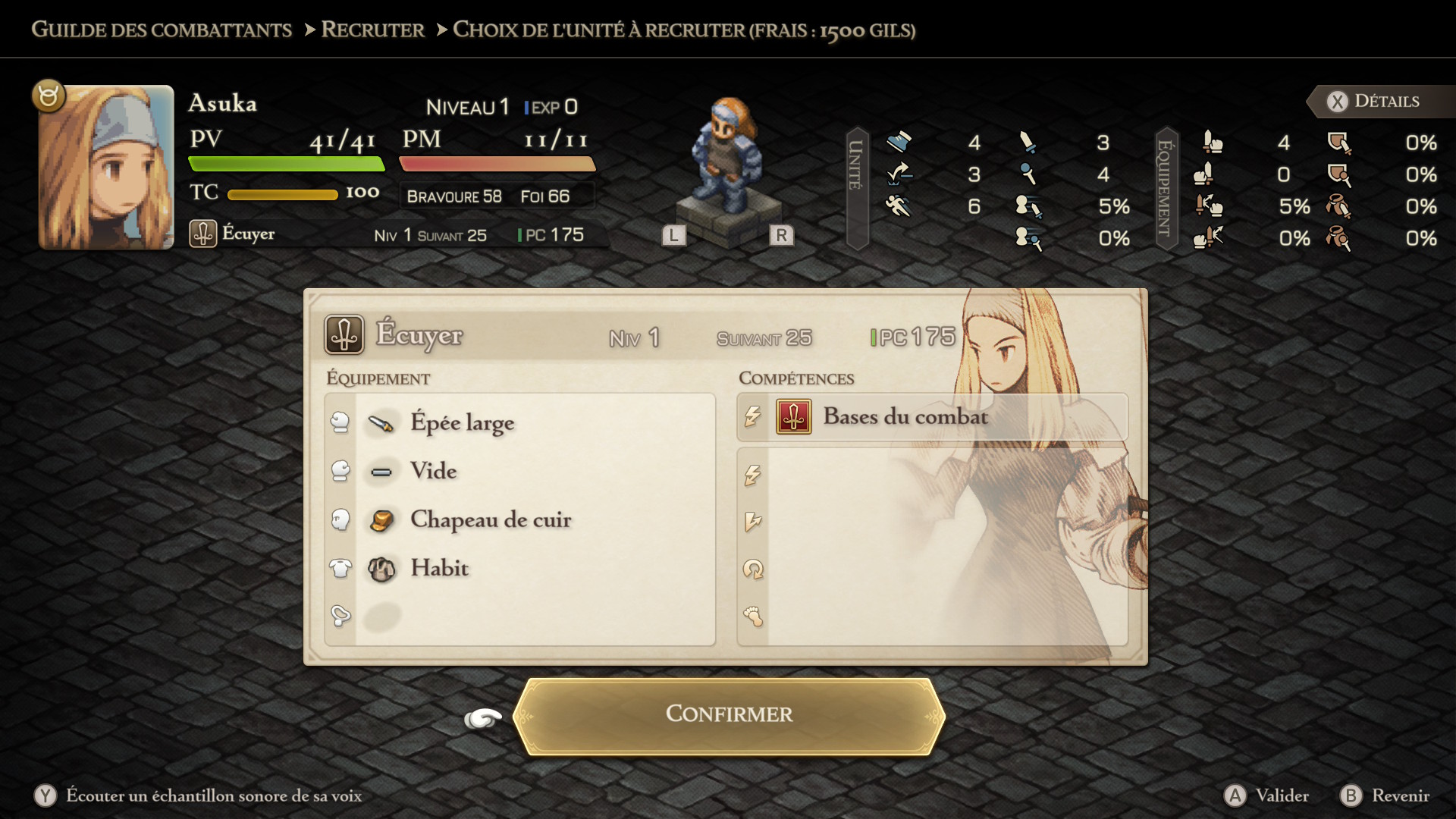The width and height of the screenshot is (1456, 819).
Task: Click the Écuyer job header
Action: (x=419, y=336)
